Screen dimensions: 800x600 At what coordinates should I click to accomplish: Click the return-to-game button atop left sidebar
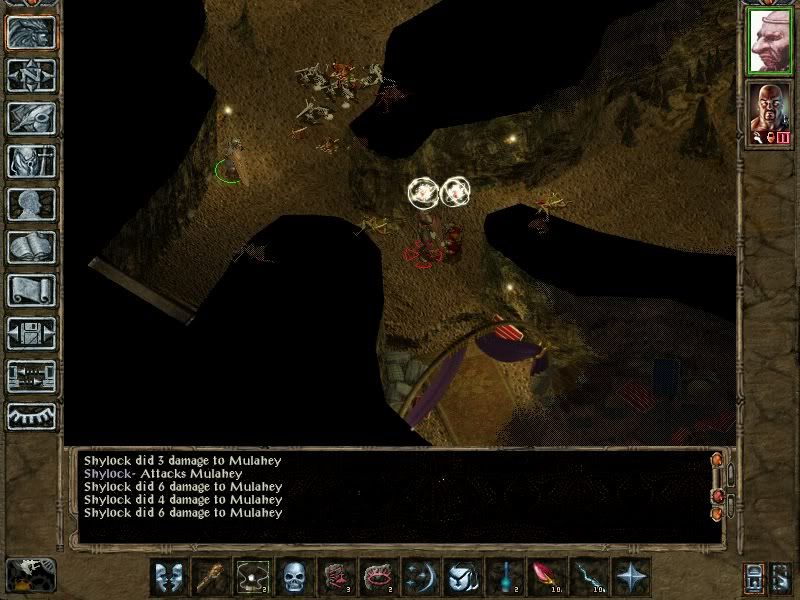(x=31, y=32)
